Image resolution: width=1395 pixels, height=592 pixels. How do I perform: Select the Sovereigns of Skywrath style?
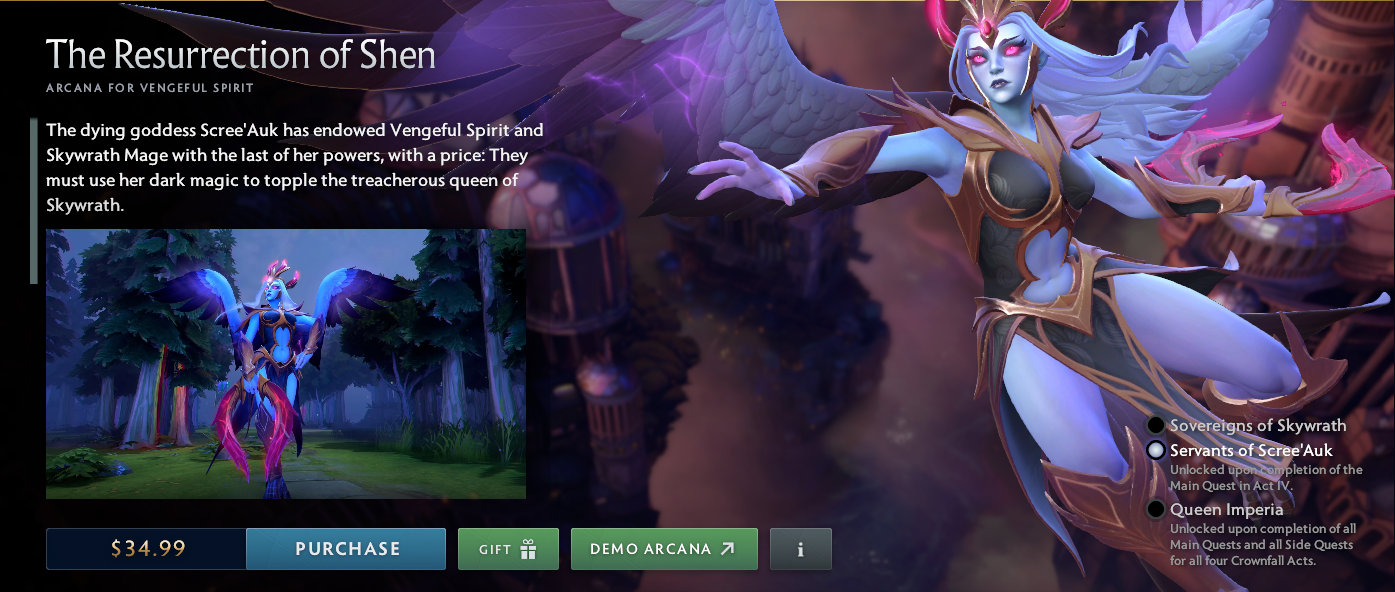click(1156, 426)
